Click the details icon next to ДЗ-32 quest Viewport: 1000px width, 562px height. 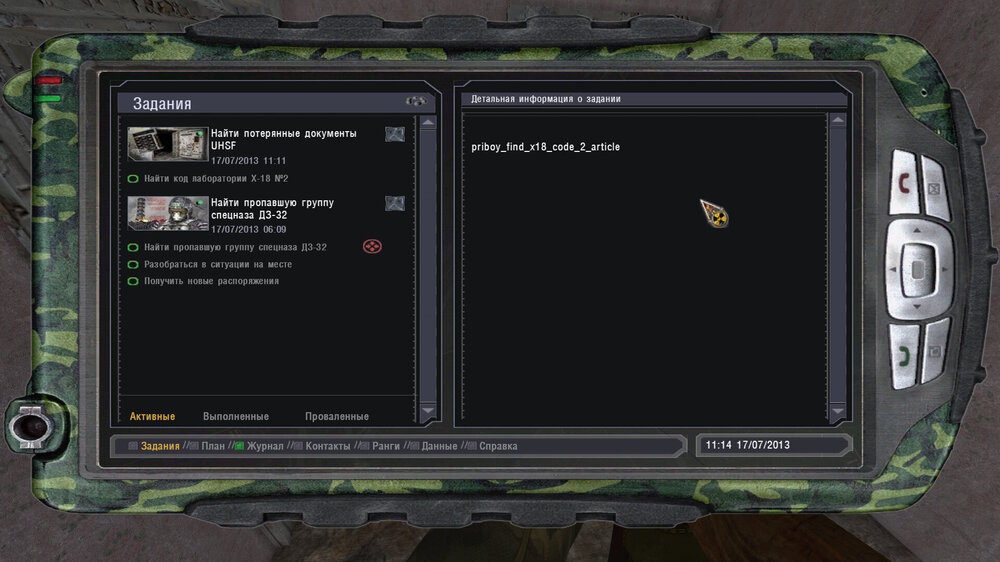click(395, 203)
